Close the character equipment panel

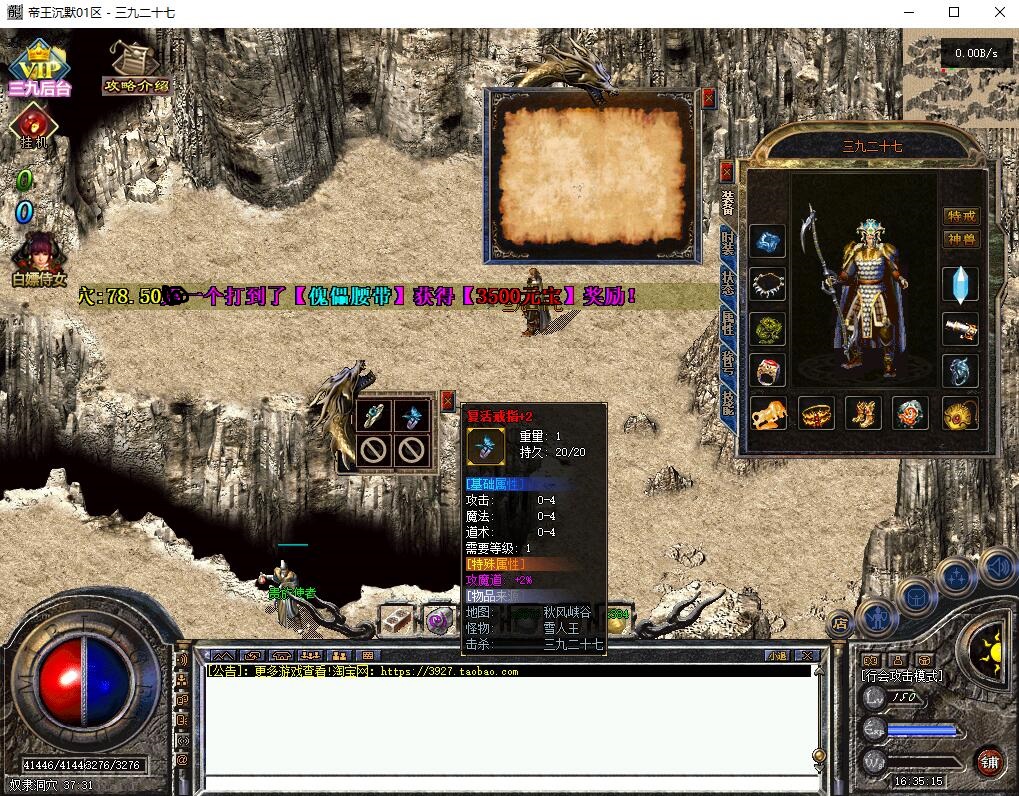[726, 171]
